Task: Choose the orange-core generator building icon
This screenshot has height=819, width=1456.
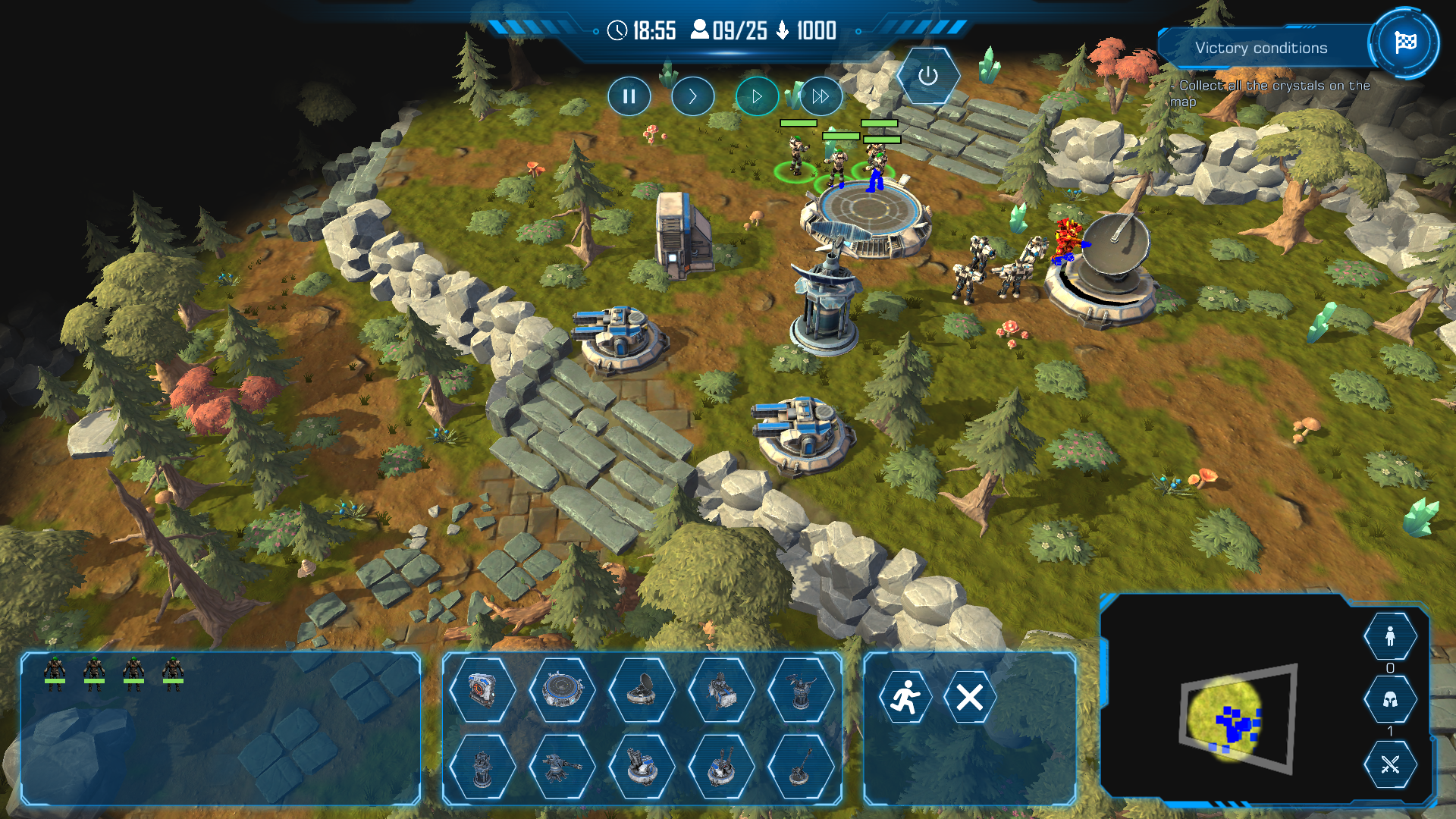Action: coord(482,690)
